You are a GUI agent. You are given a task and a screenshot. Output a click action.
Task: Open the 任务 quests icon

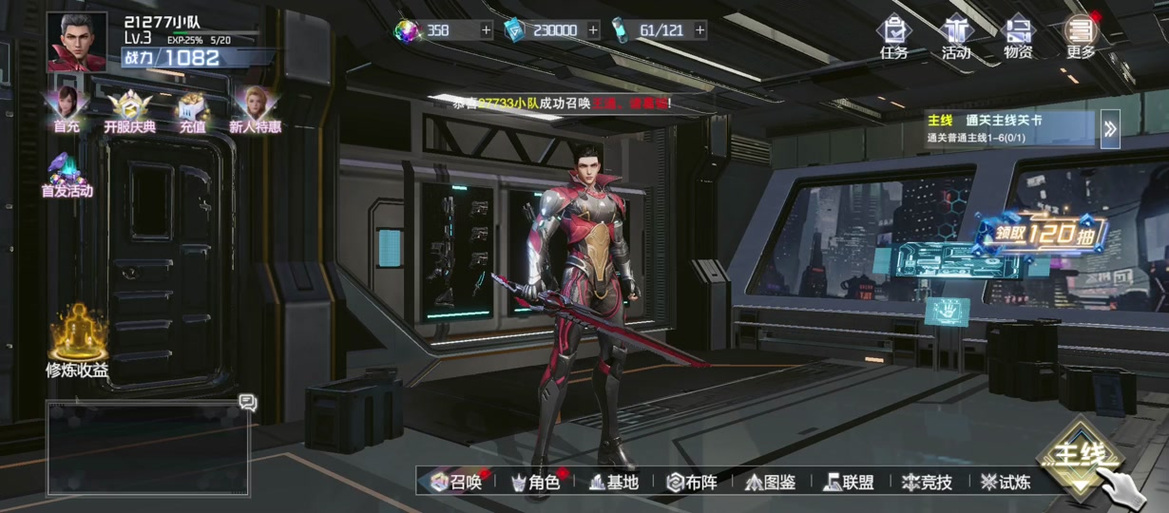[893, 36]
